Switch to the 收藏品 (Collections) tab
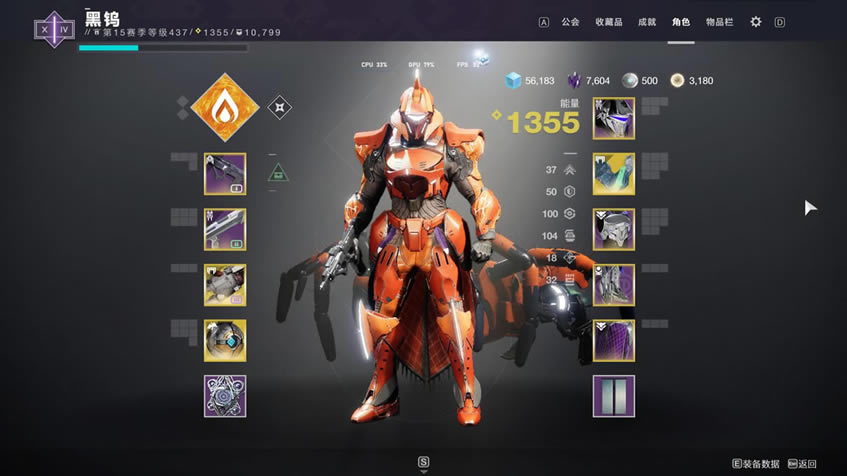The image size is (847, 476). point(608,22)
